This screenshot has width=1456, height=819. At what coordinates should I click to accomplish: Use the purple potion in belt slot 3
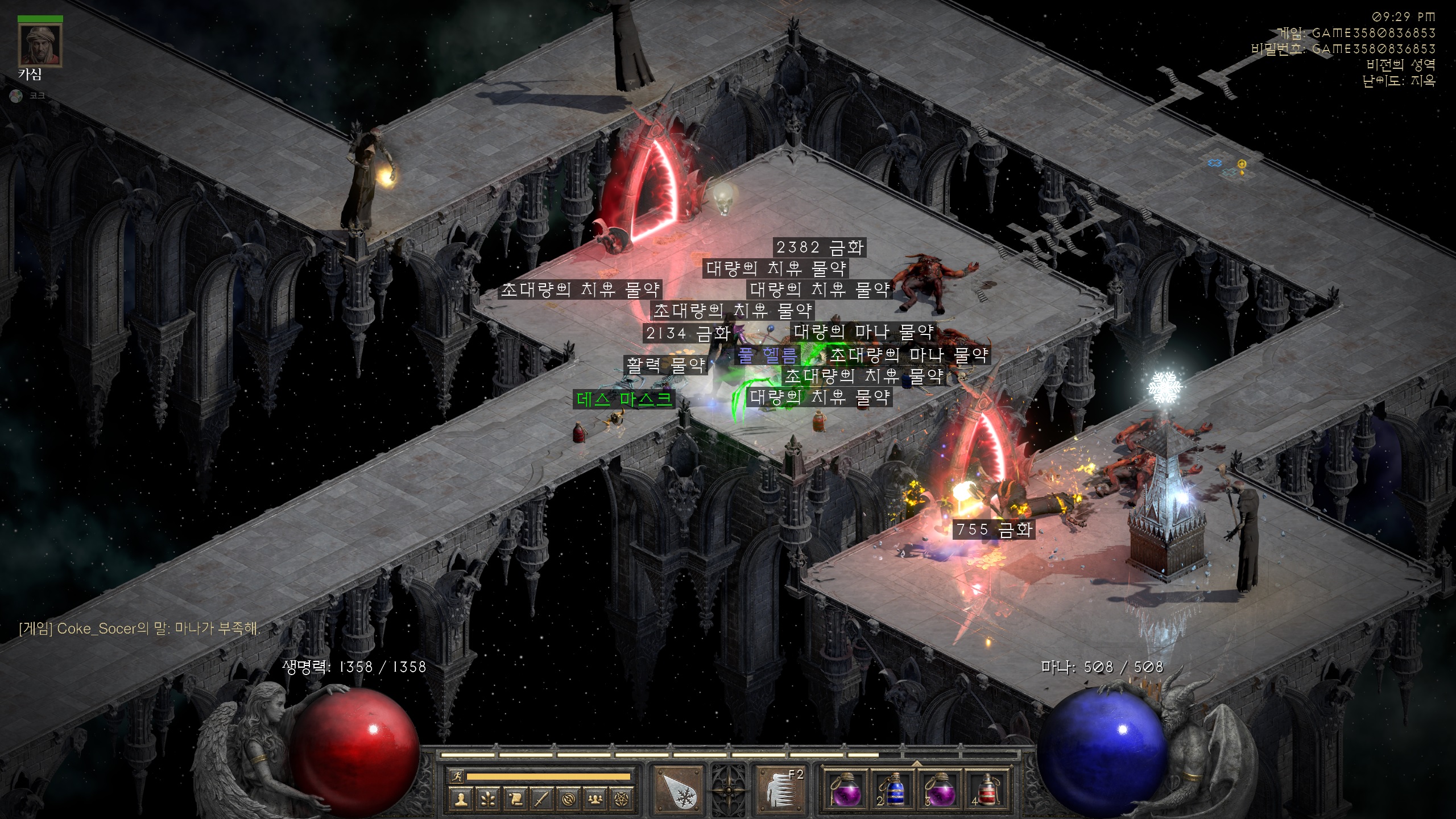tap(940, 791)
